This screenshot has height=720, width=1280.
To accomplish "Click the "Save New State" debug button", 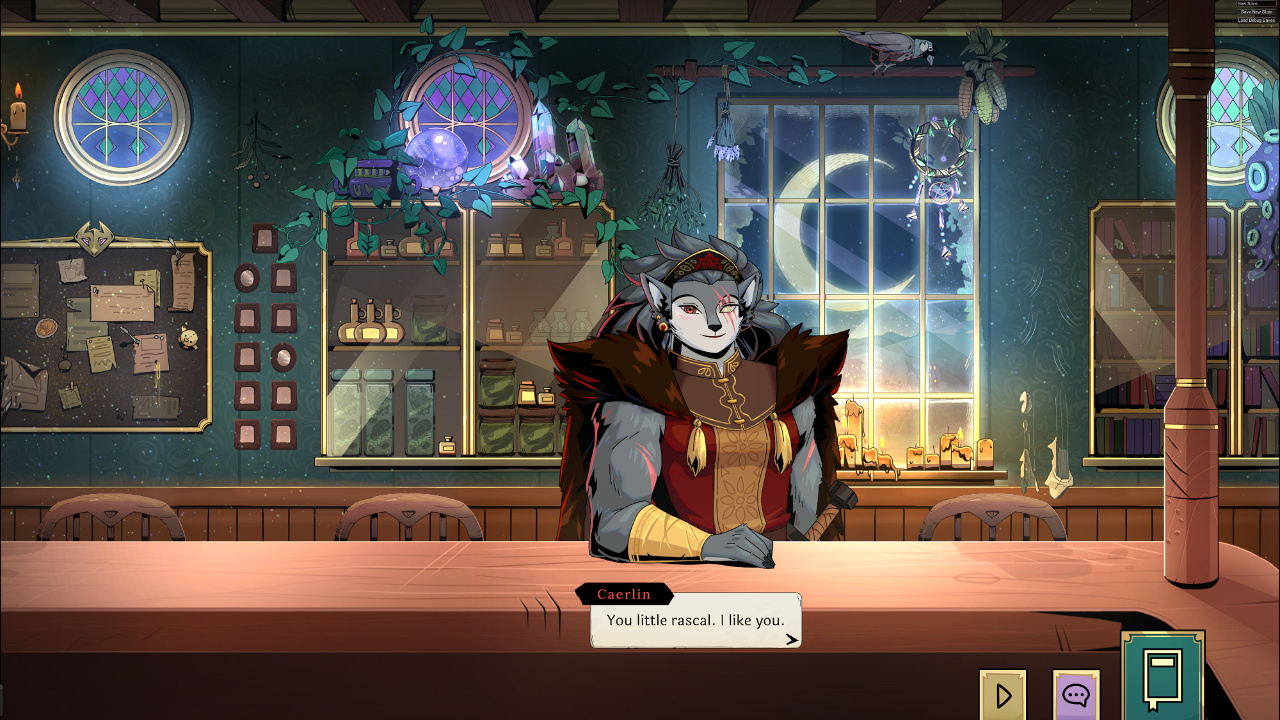I will point(1257,12).
